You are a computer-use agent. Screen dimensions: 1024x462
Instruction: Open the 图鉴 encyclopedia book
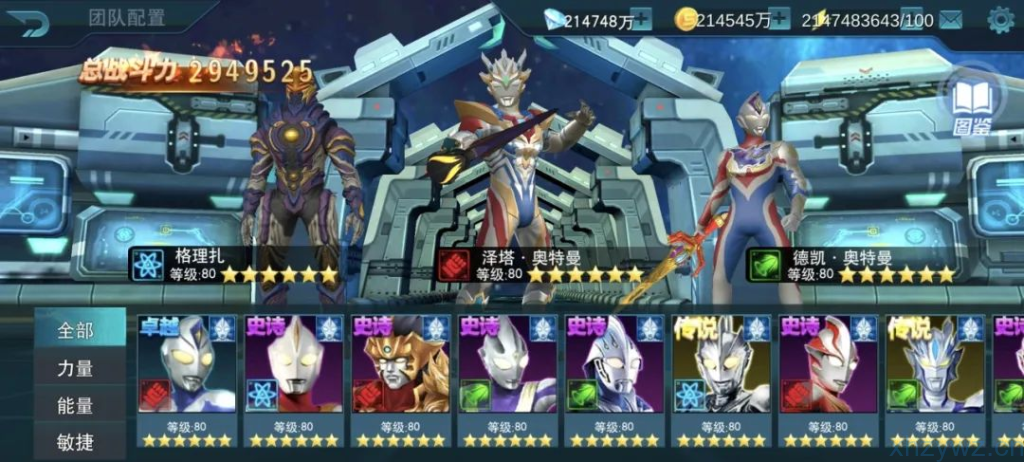(x=966, y=104)
